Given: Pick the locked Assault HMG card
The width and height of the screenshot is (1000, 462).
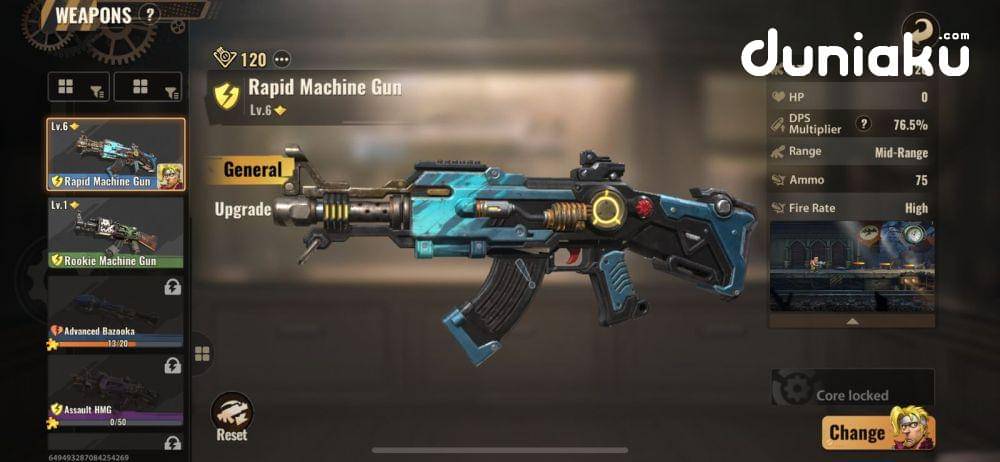Looking at the screenshot, I should click(x=116, y=390).
